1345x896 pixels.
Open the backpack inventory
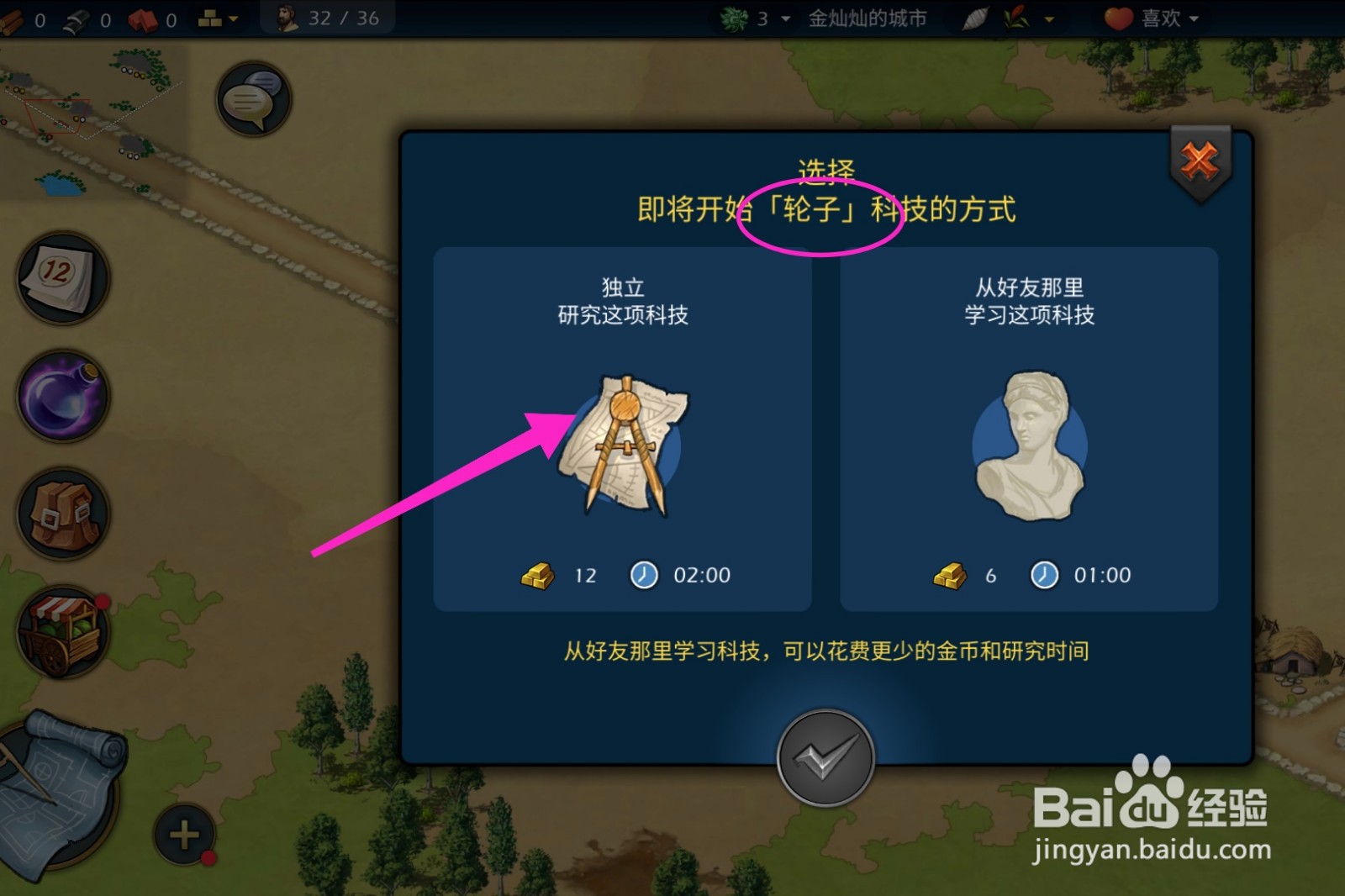63,514
